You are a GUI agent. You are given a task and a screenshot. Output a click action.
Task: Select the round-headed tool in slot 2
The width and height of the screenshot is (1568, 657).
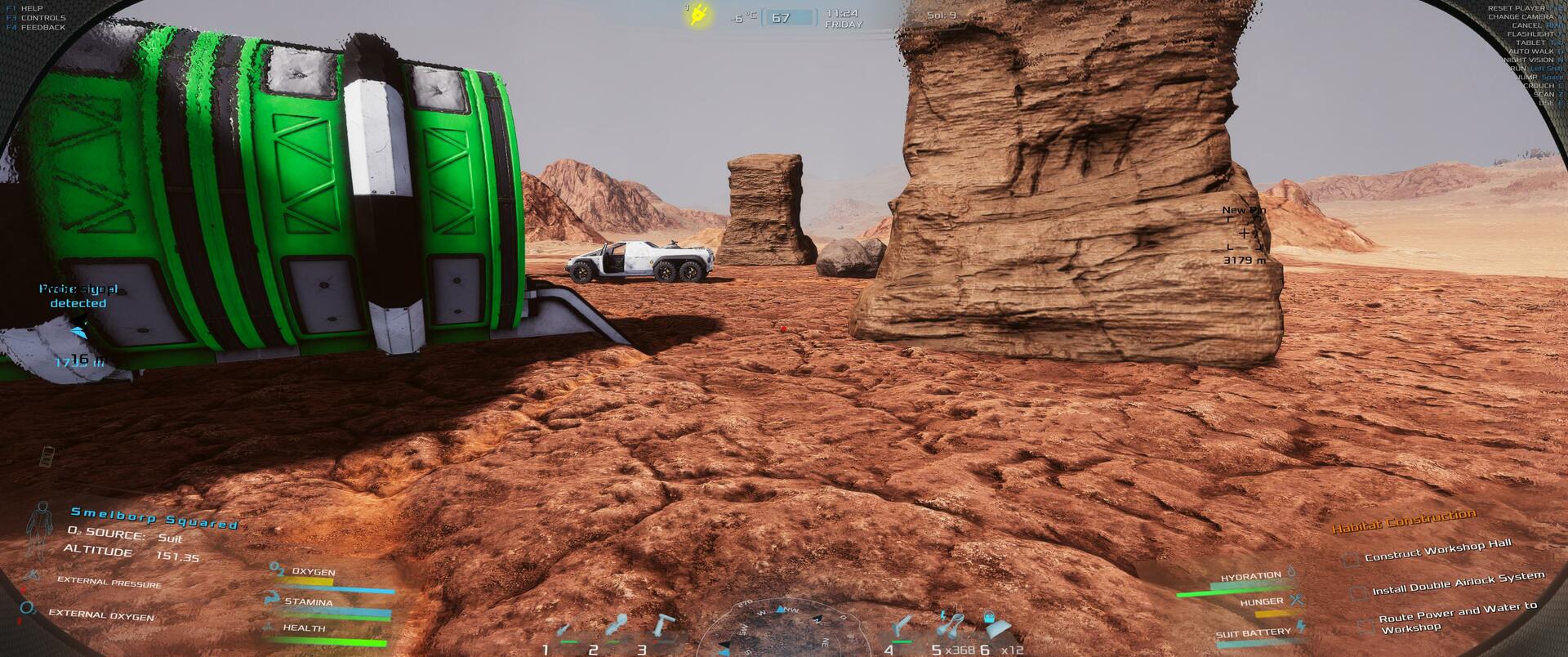[617, 625]
